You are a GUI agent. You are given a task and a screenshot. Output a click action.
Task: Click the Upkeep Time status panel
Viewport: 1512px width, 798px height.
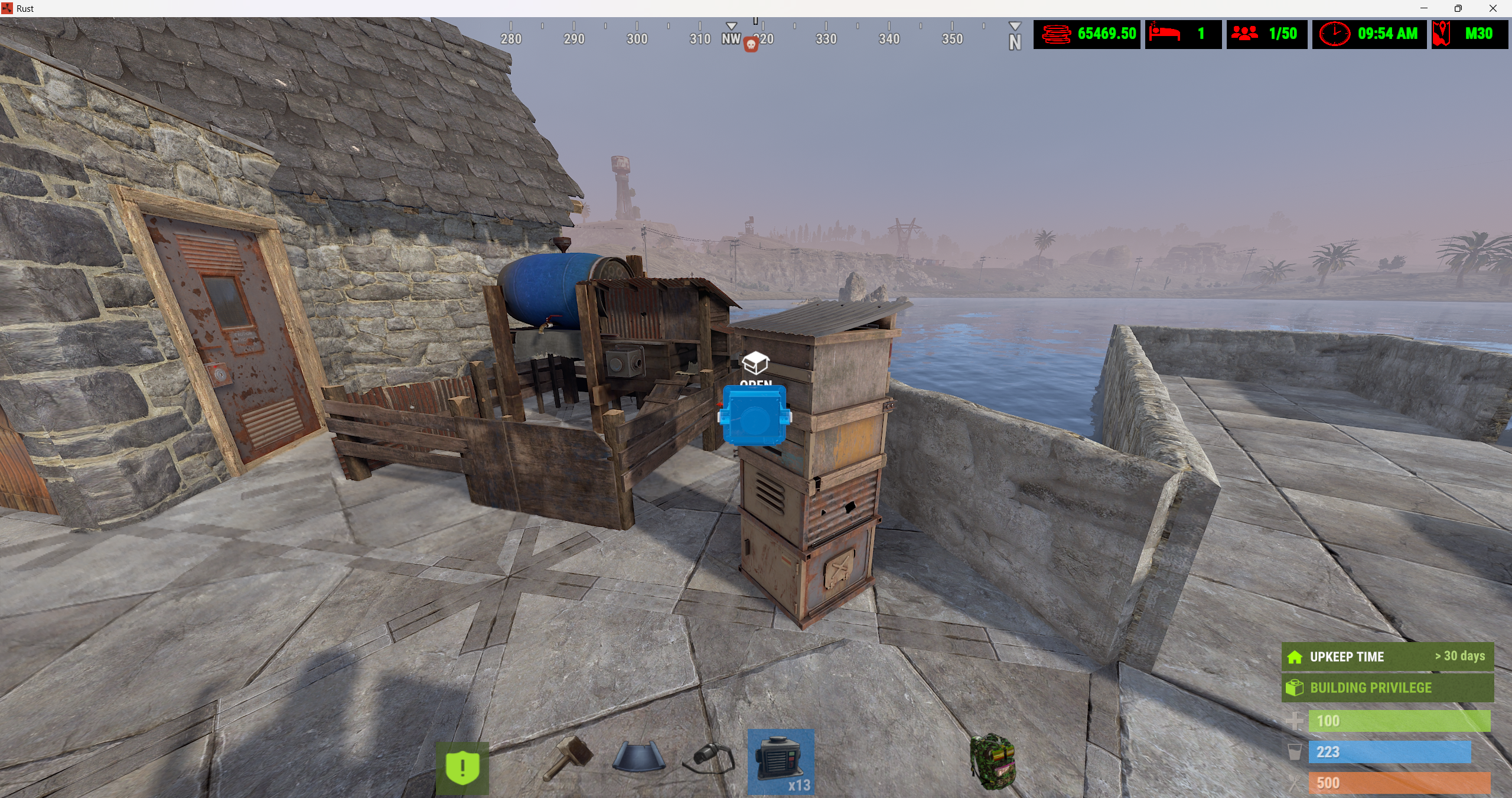[x=1387, y=657]
